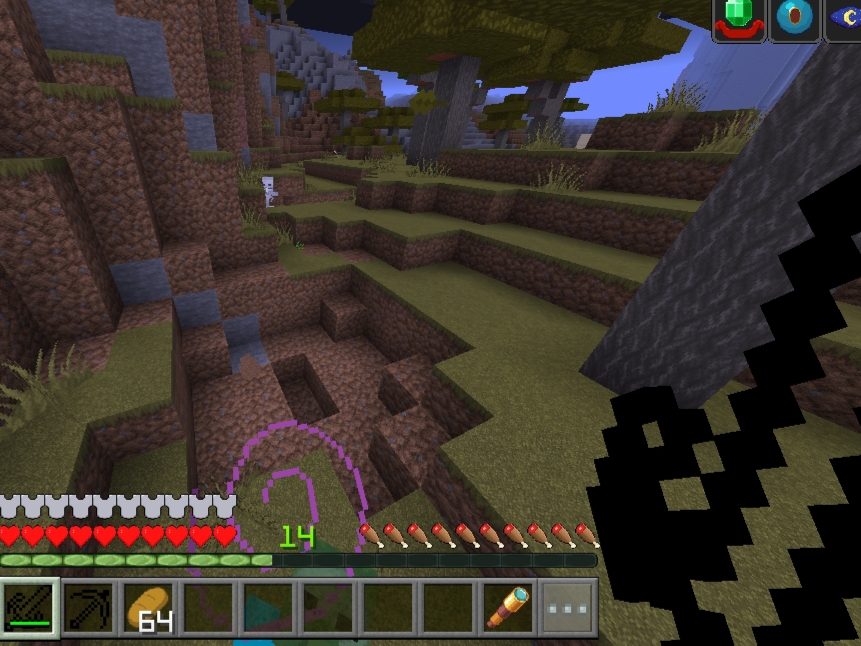Open inventory with the three-dots button

(x=568, y=607)
